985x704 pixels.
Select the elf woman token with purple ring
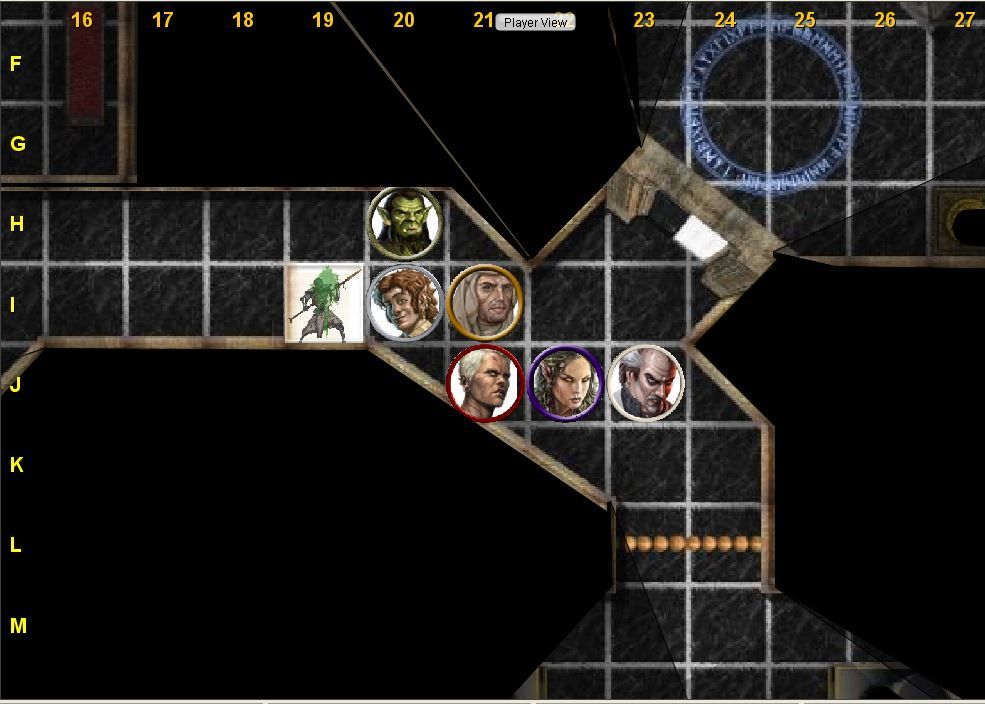tap(565, 383)
